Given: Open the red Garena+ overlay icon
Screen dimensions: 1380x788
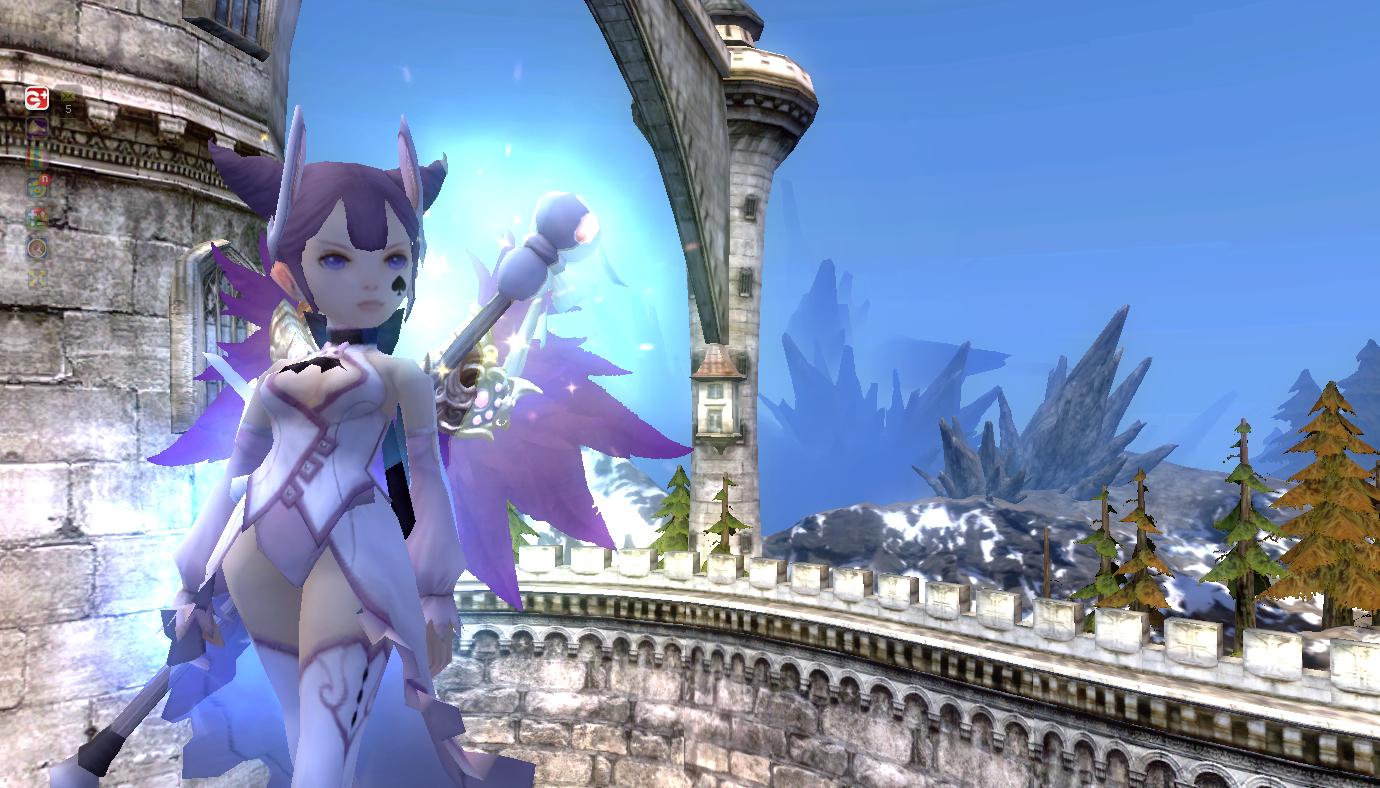Looking at the screenshot, I should point(37,98).
